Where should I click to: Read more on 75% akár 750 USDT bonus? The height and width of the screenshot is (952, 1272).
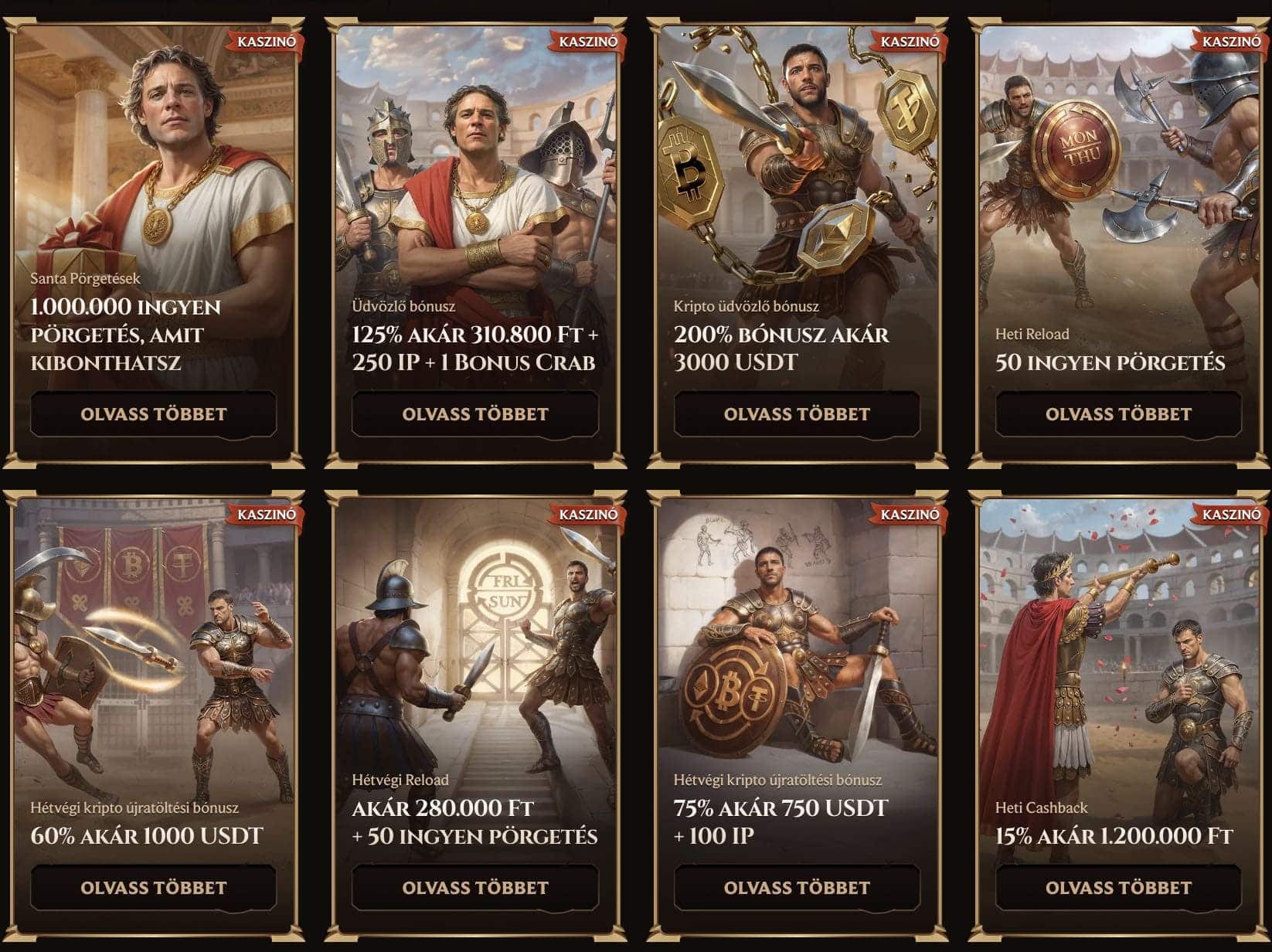click(x=797, y=888)
